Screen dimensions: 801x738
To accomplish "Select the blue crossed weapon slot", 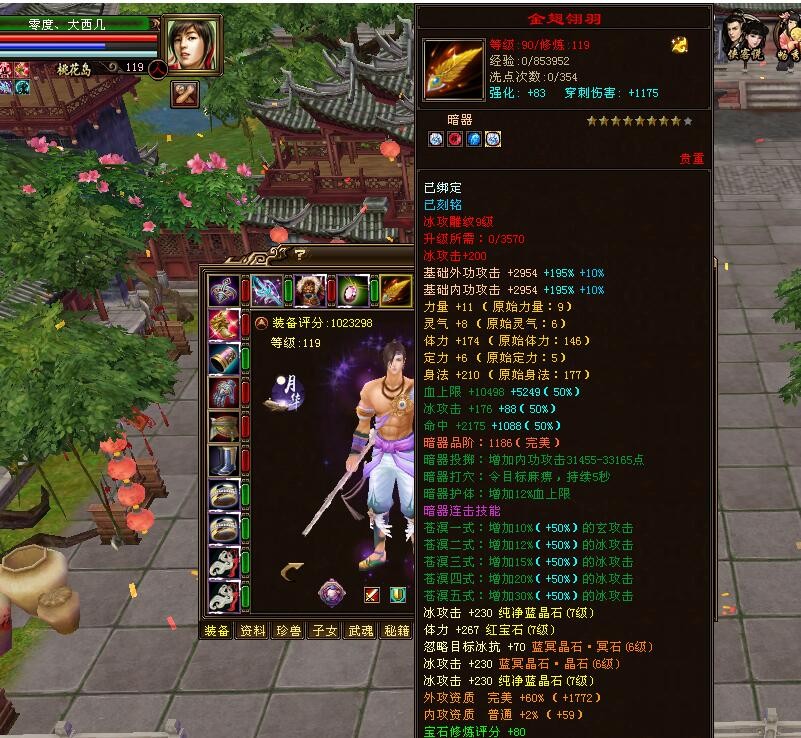I will [267, 291].
